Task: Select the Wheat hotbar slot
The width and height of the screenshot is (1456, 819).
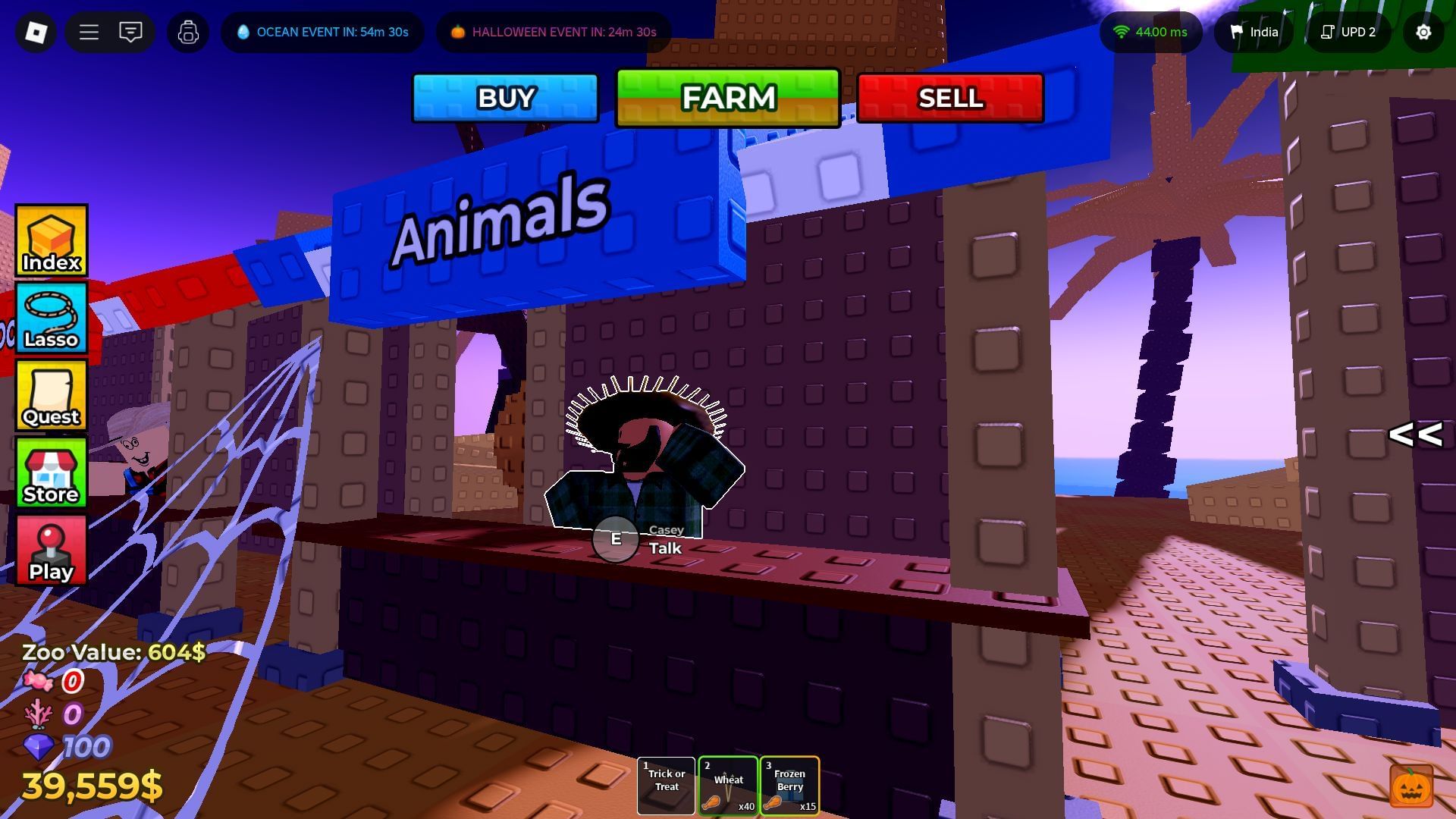Action: click(x=727, y=786)
